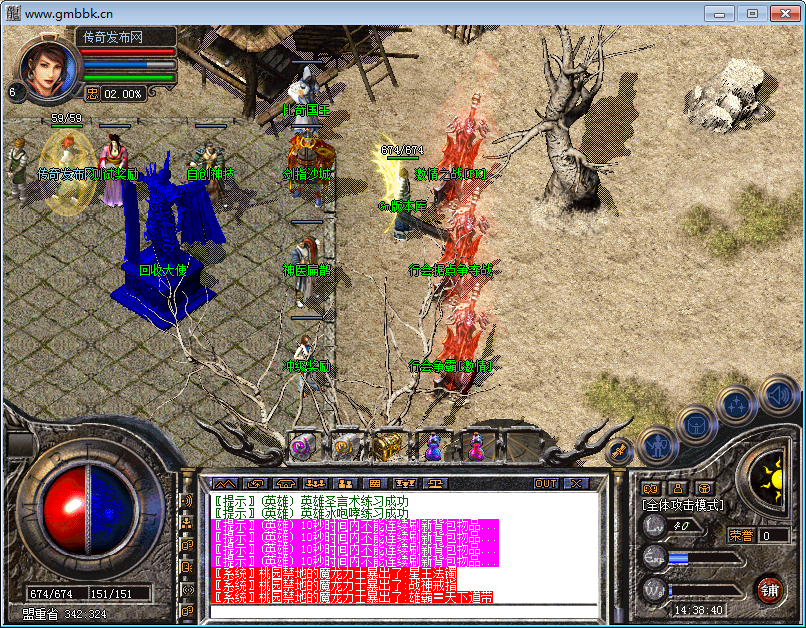The image size is (806, 628).
Task: Use the golden spiral scroll in belt
Action: coord(343,447)
